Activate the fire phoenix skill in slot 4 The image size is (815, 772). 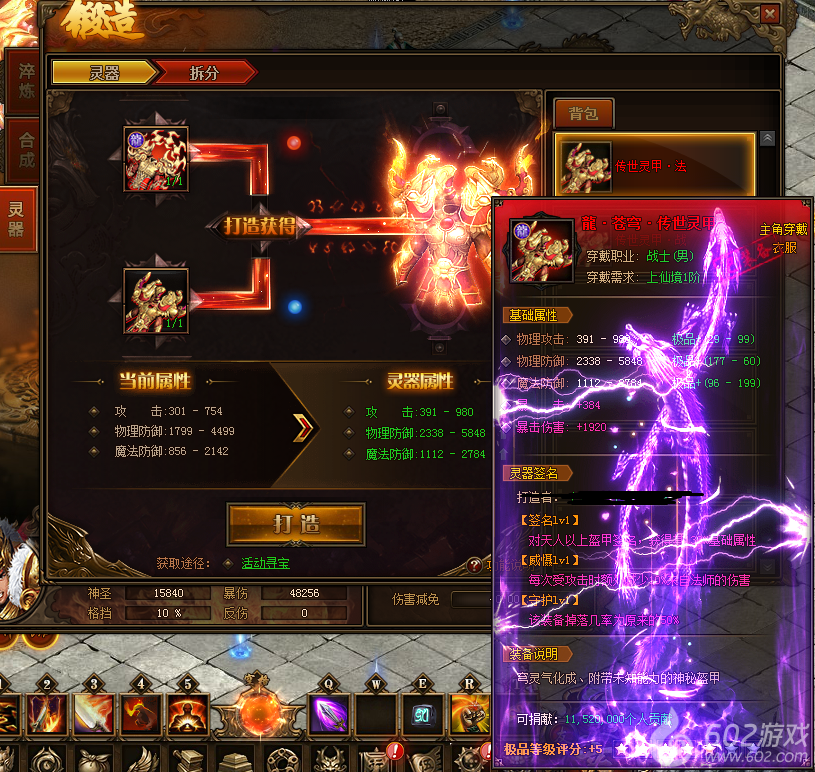(x=140, y=715)
